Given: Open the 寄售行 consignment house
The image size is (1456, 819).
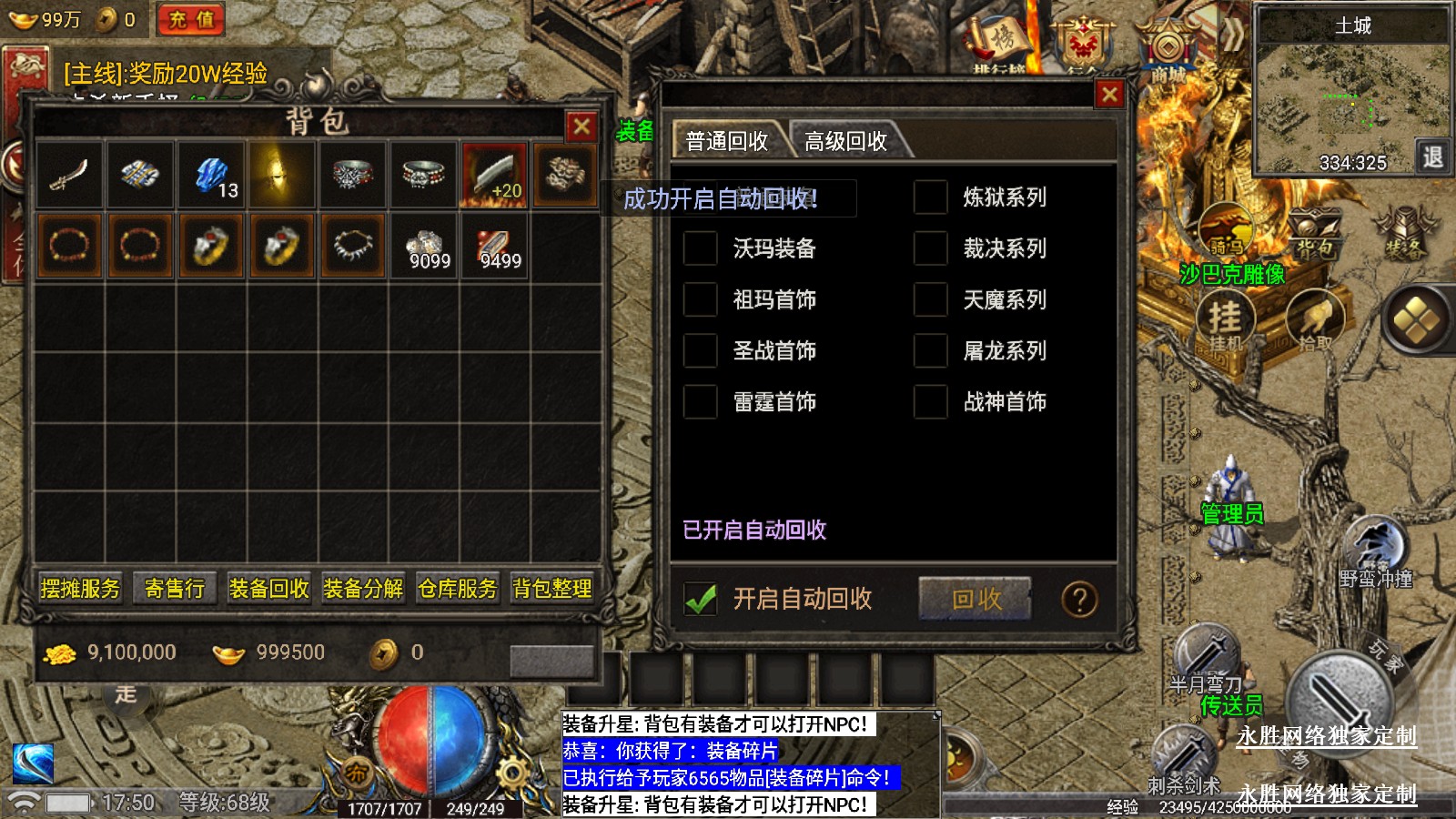Looking at the screenshot, I should pyautogui.click(x=175, y=589).
